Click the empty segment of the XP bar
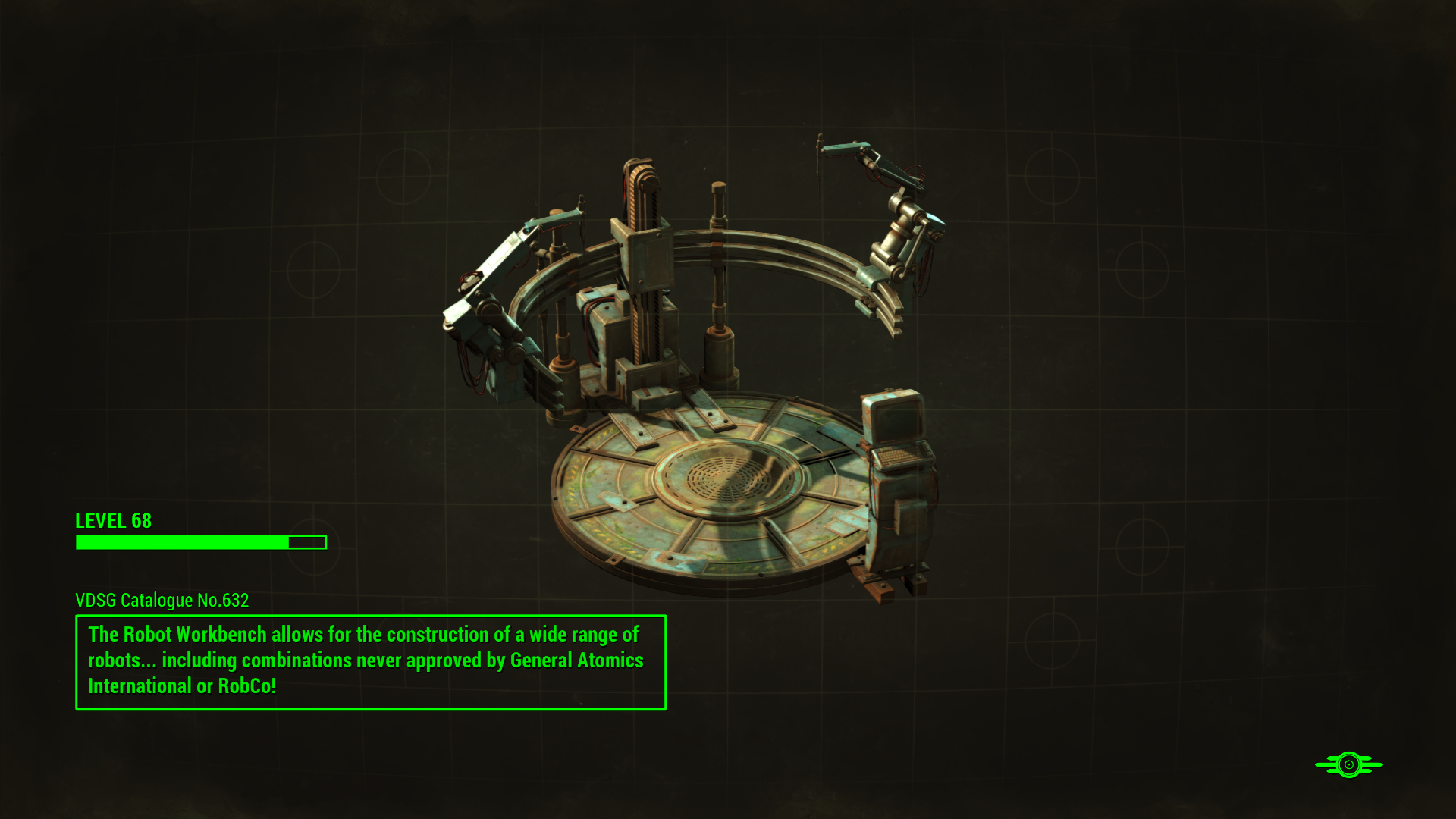 coord(307,542)
